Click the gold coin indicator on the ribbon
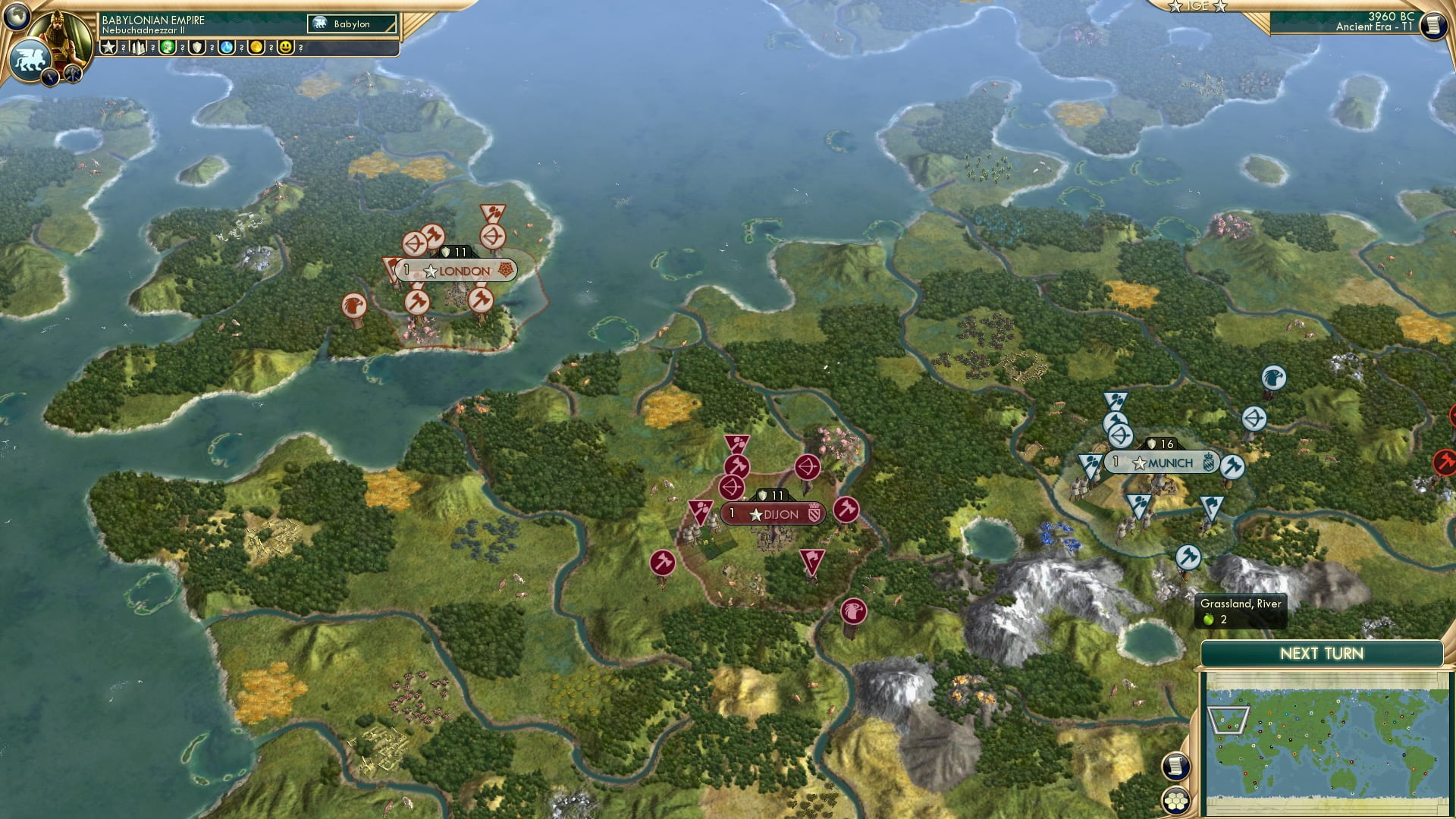Viewport: 1456px width, 819px height. pos(256,47)
